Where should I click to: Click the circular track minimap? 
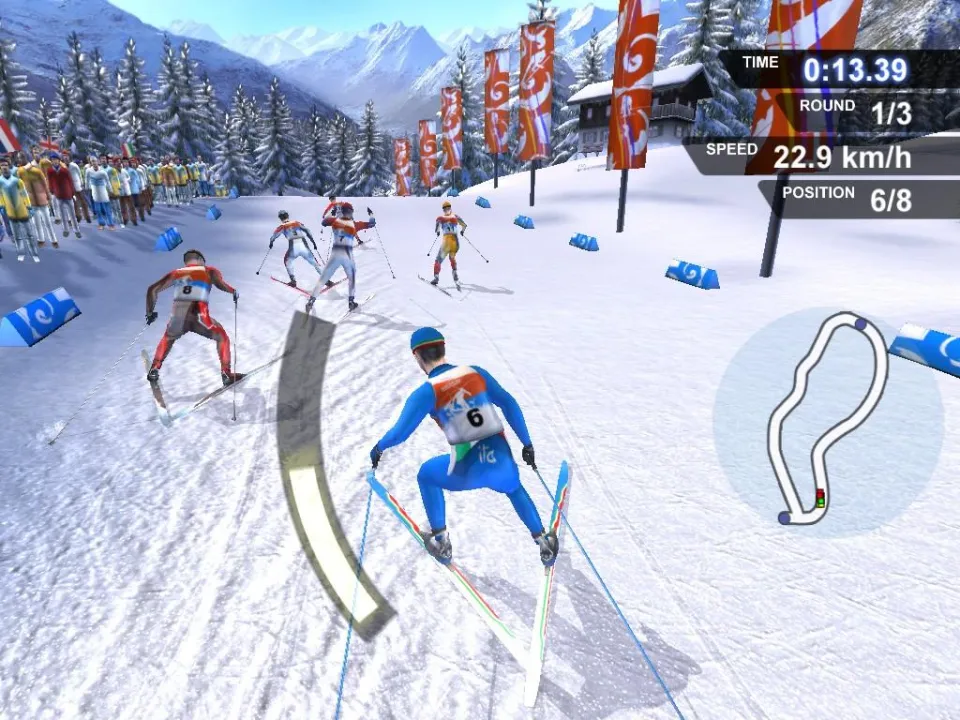(828, 418)
